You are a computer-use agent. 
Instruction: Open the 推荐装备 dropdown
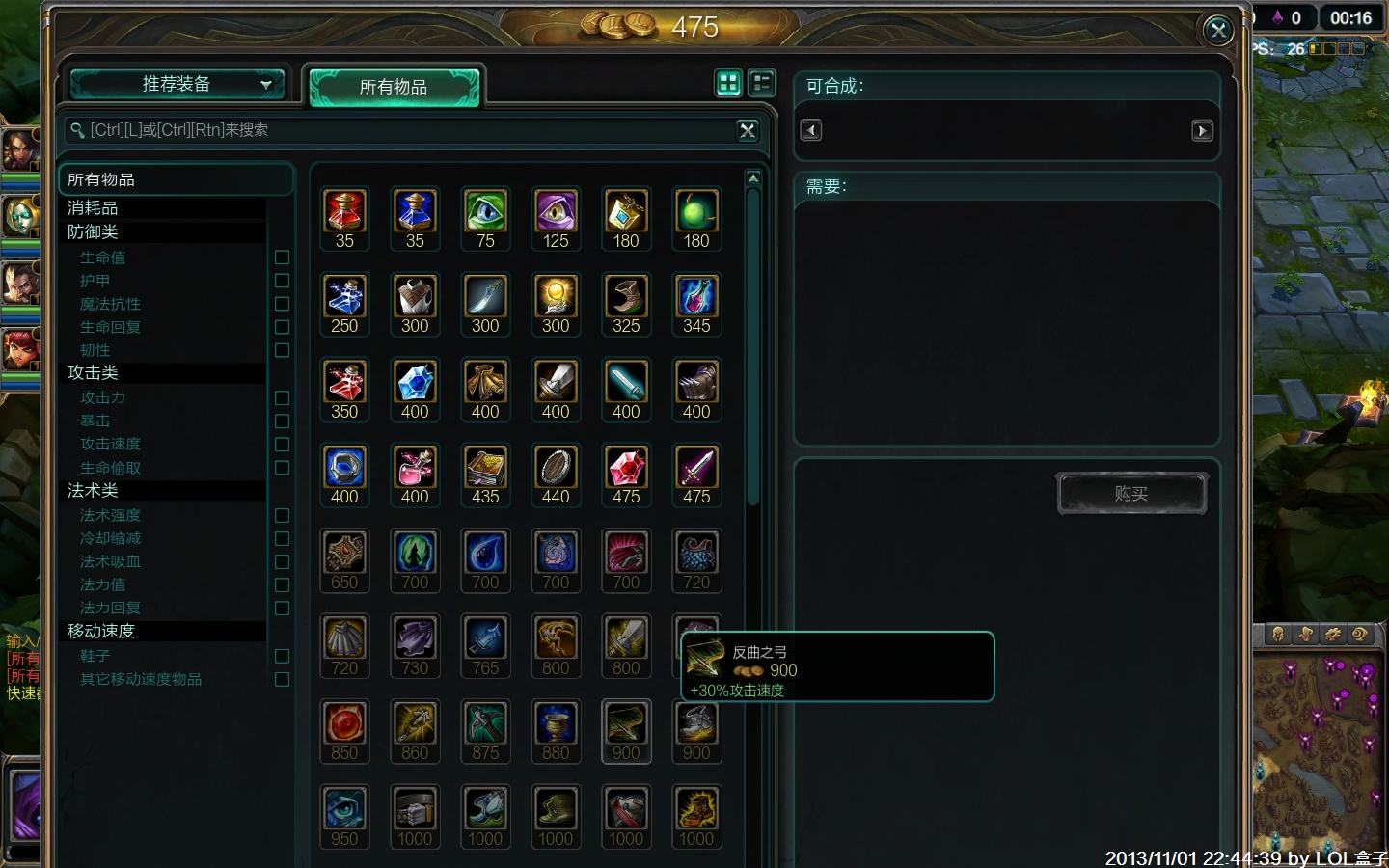177,85
